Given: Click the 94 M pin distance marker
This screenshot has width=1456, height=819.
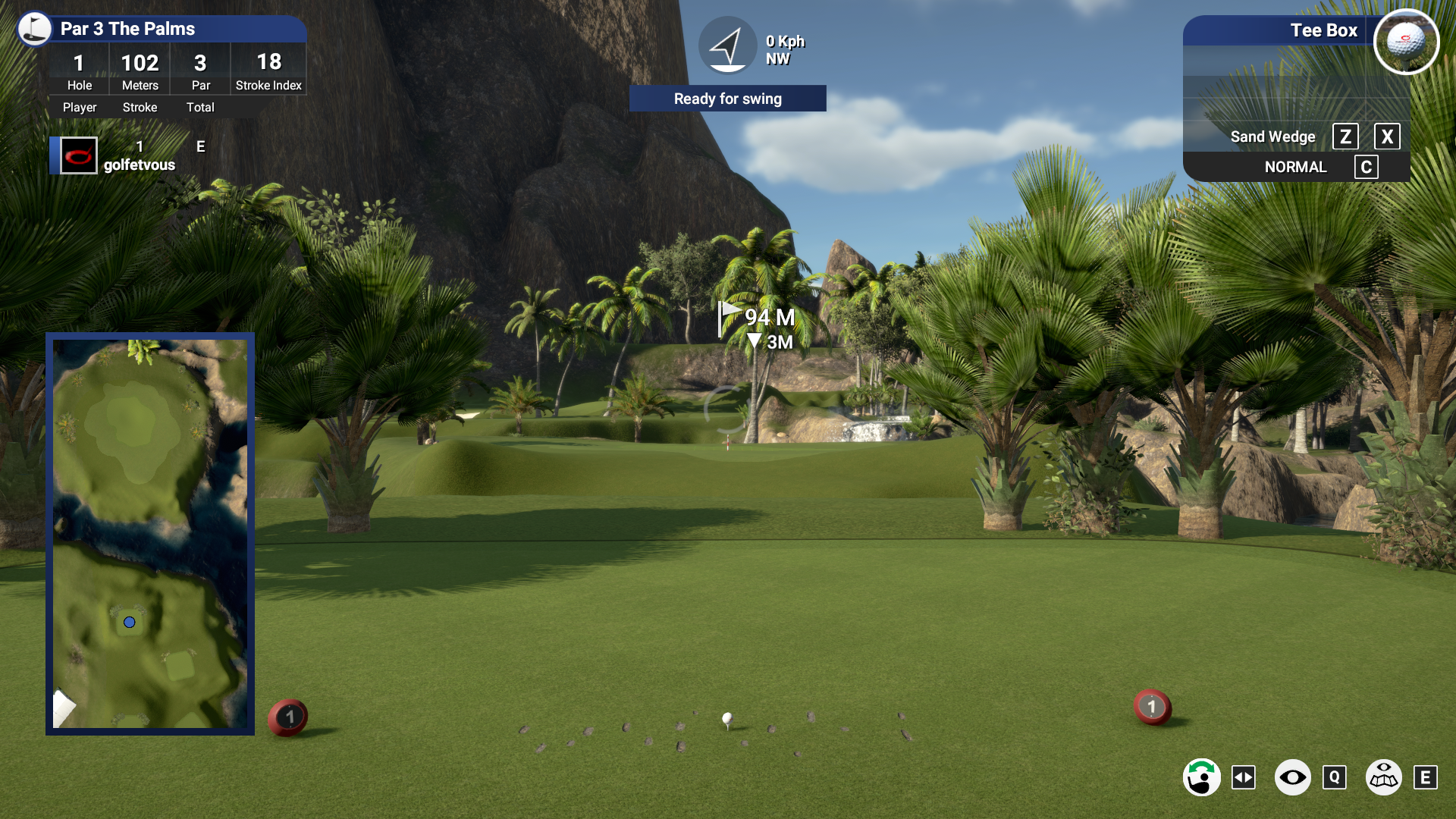Looking at the screenshot, I should 758,318.
